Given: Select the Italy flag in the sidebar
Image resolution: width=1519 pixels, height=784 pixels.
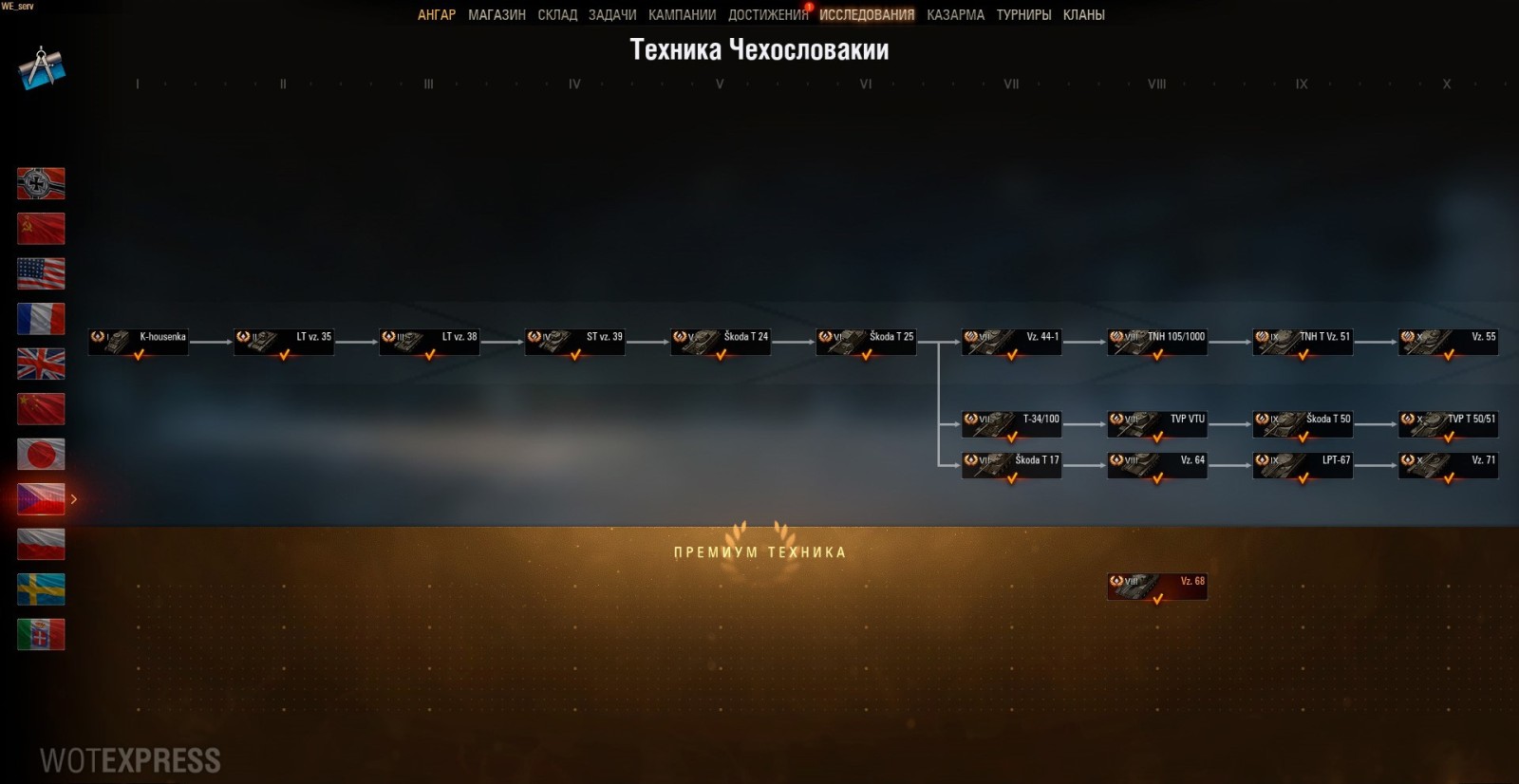Looking at the screenshot, I should (x=41, y=635).
